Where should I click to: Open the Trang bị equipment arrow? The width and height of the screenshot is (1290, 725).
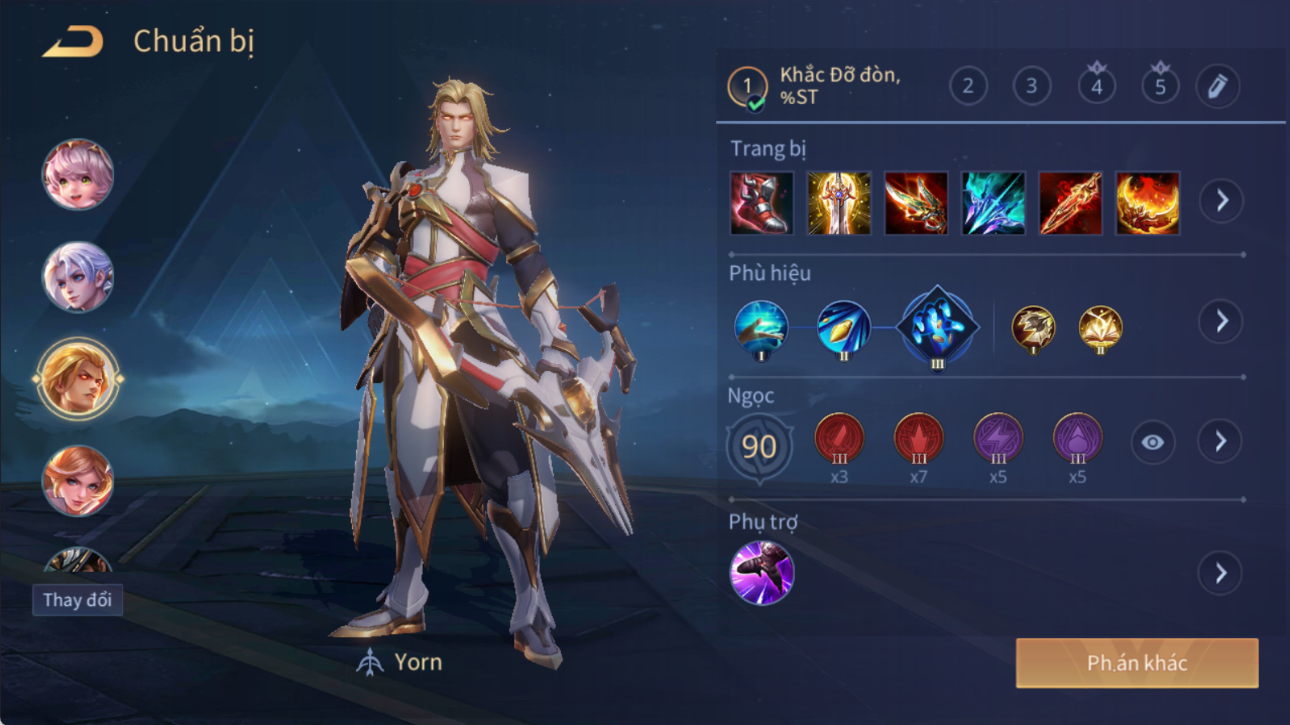1221,201
